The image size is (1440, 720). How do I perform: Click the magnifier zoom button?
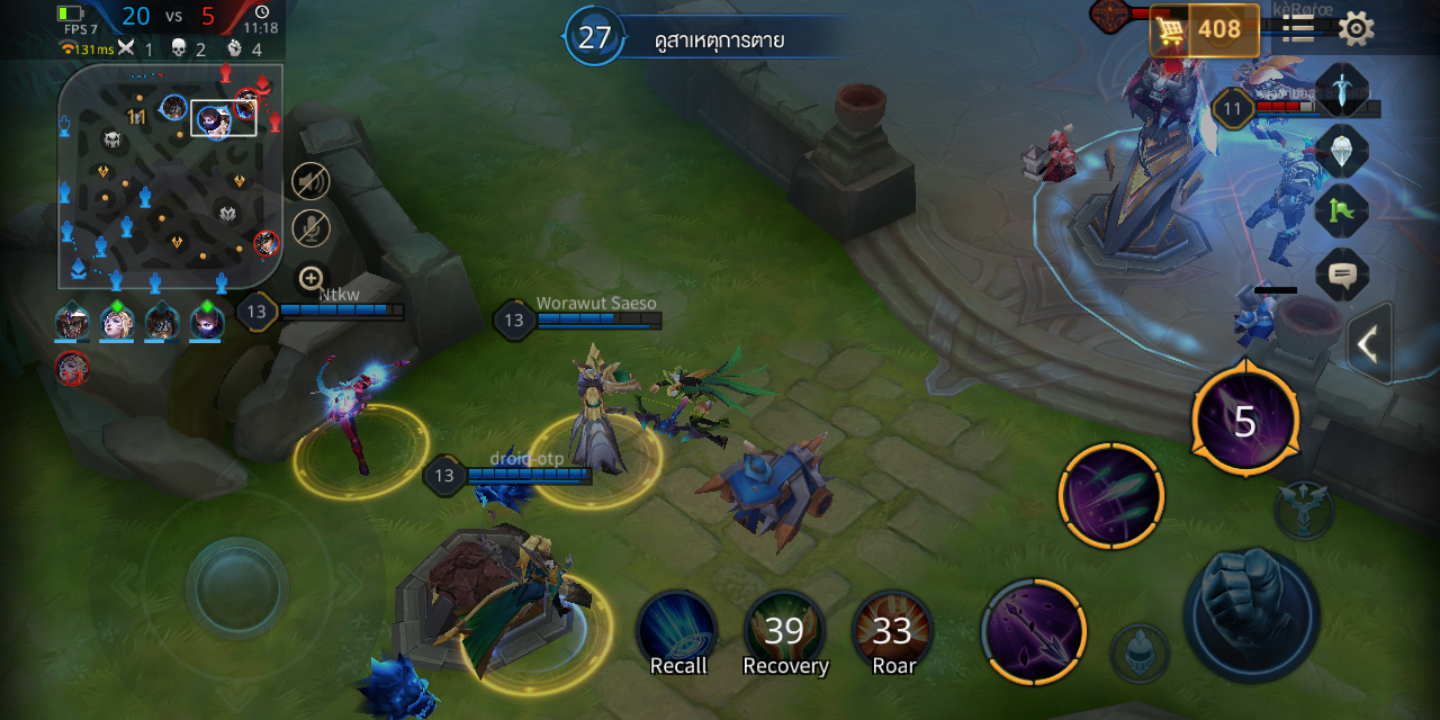tap(311, 279)
